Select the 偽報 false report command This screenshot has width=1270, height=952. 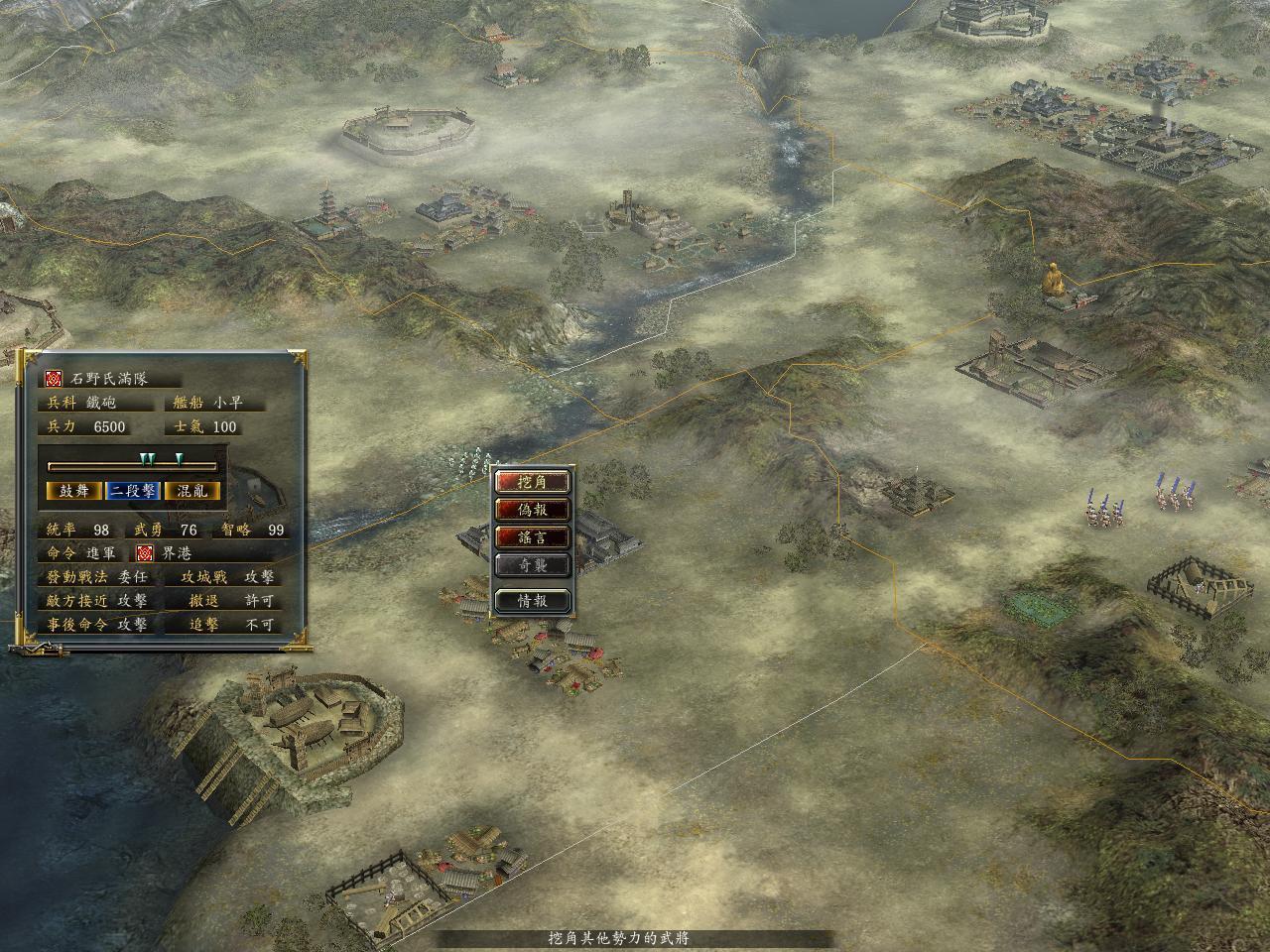point(533,510)
